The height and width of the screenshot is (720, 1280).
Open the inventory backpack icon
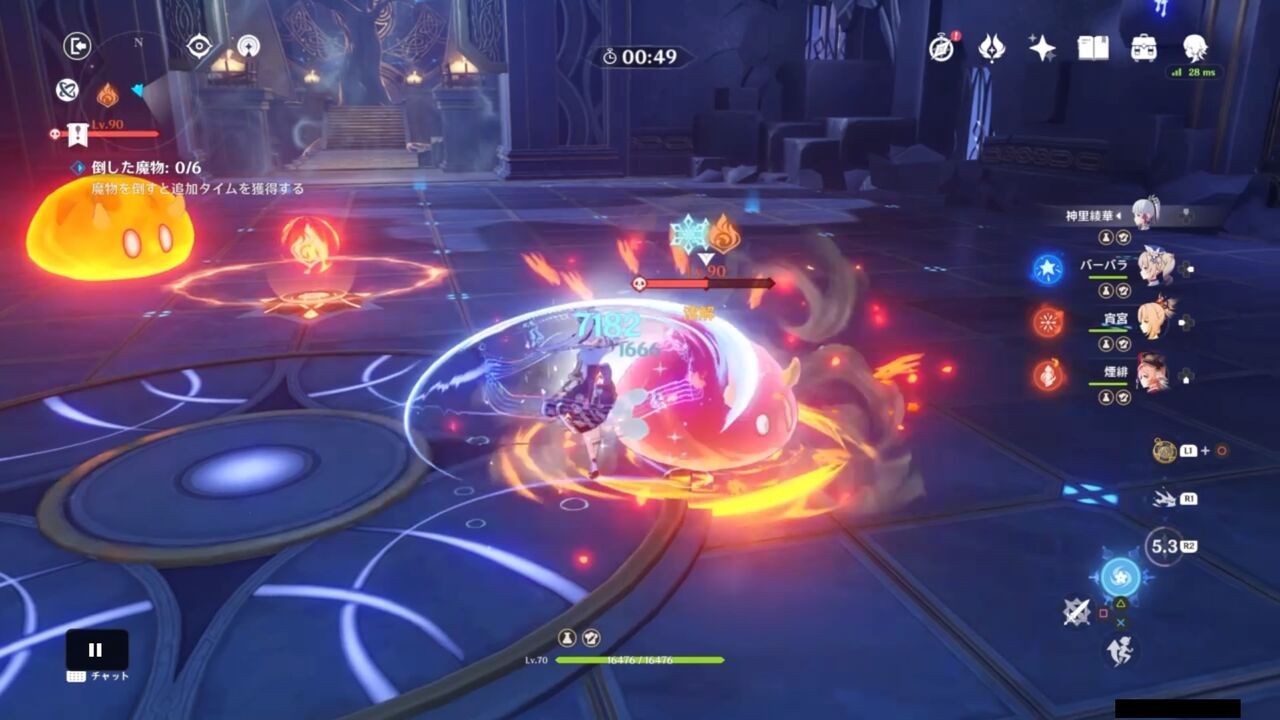pyautogui.click(x=1146, y=47)
